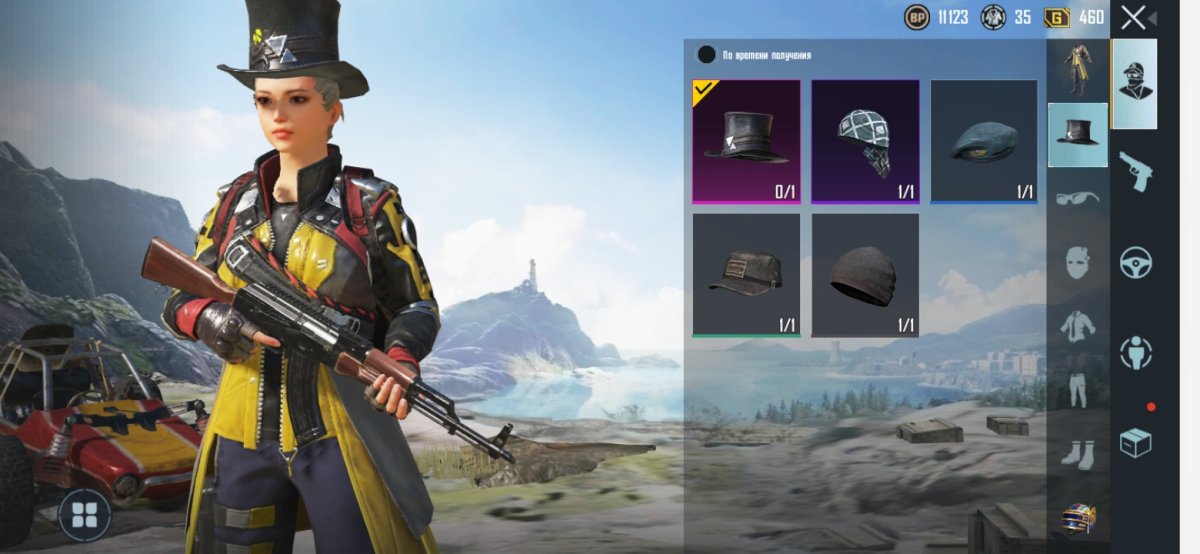This screenshot has width=1200, height=554.
Task: Select the blue beret item
Action: pyautogui.click(x=984, y=141)
